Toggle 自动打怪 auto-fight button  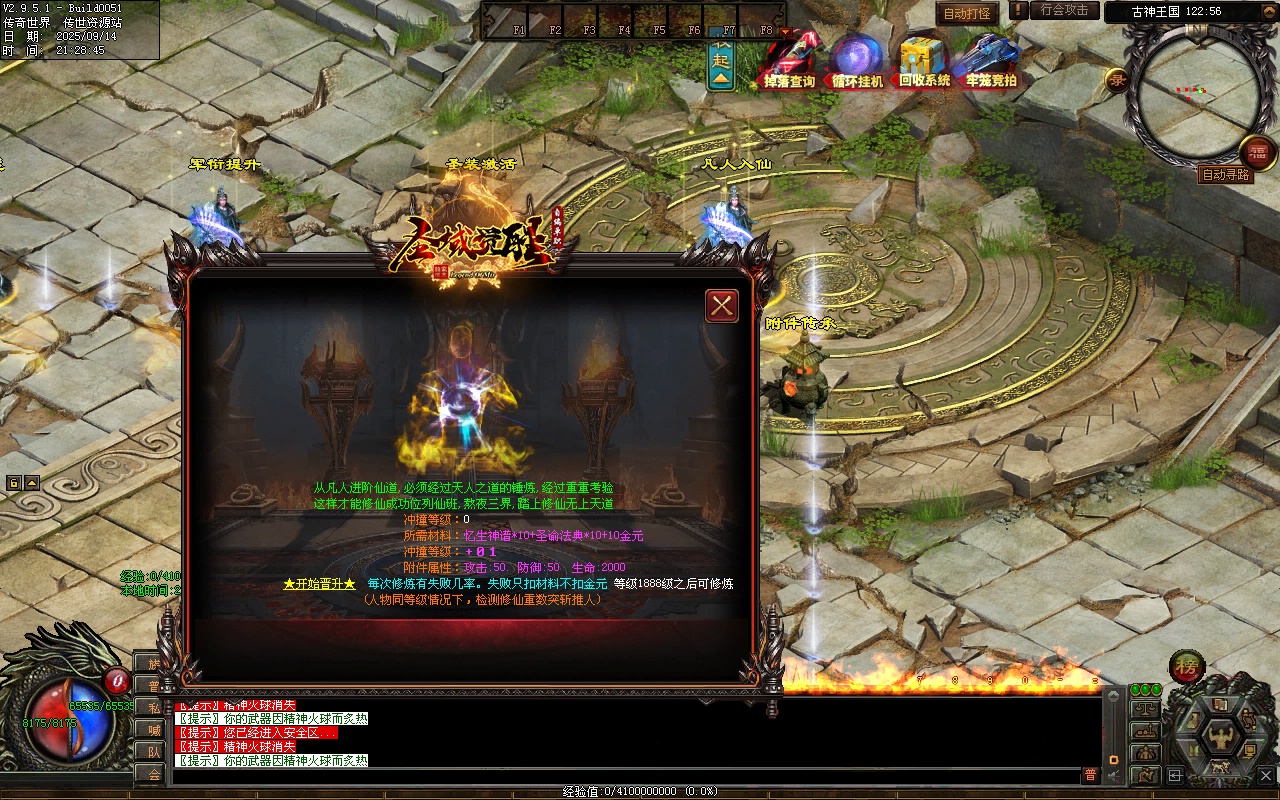point(967,13)
